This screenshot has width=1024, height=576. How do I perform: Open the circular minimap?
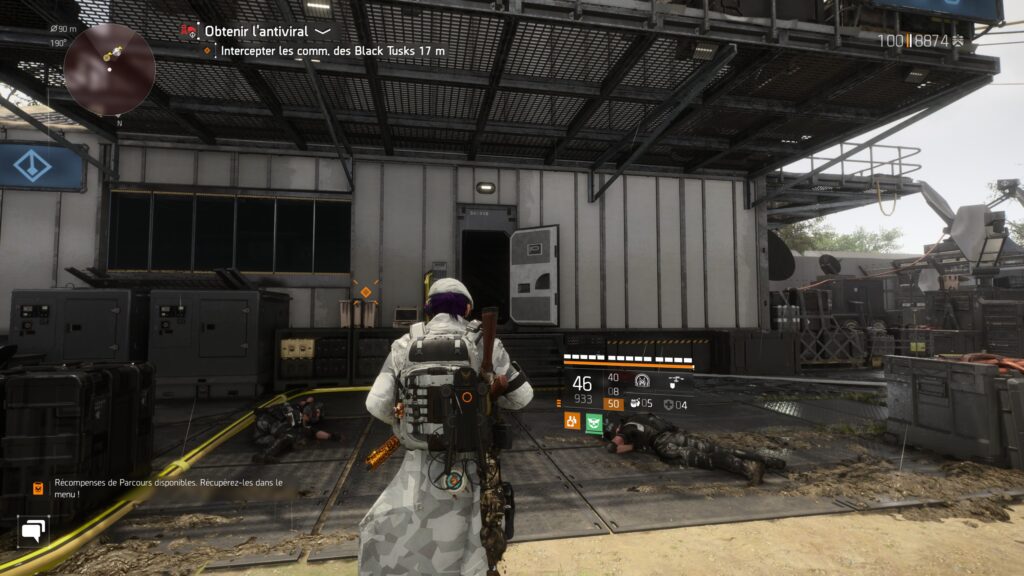tap(109, 68)
